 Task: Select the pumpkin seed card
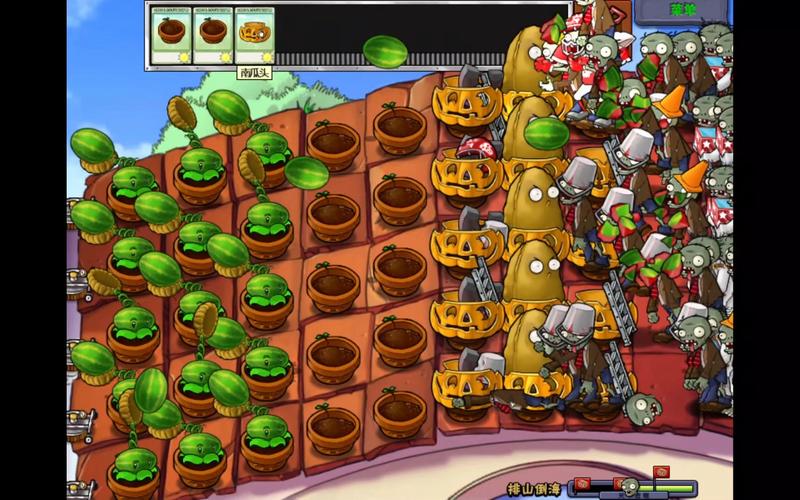click(x=253, y=37)
